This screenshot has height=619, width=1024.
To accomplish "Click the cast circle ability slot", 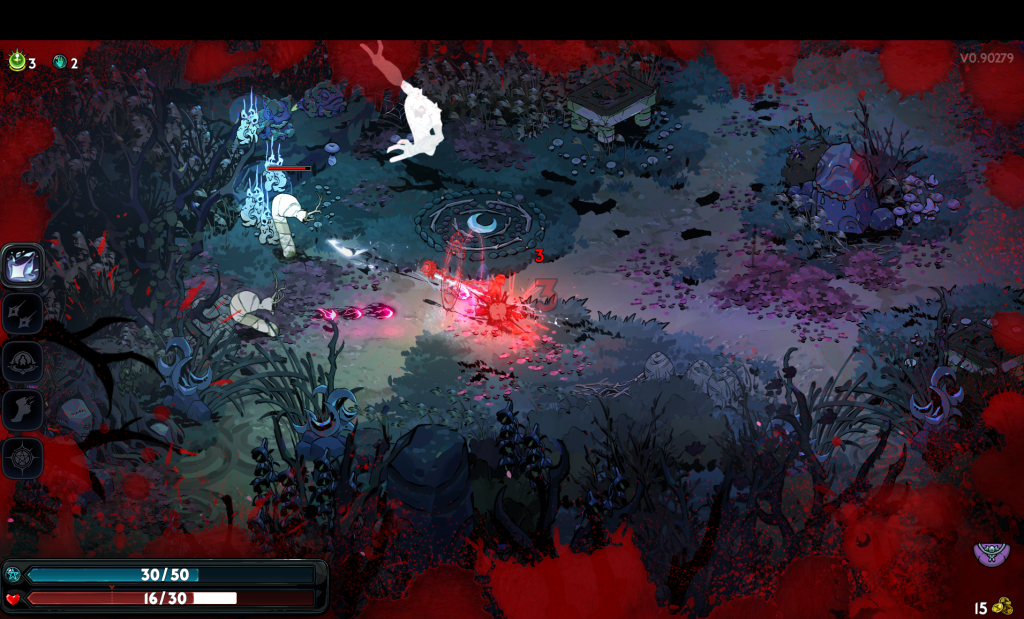I will point(22,362).
